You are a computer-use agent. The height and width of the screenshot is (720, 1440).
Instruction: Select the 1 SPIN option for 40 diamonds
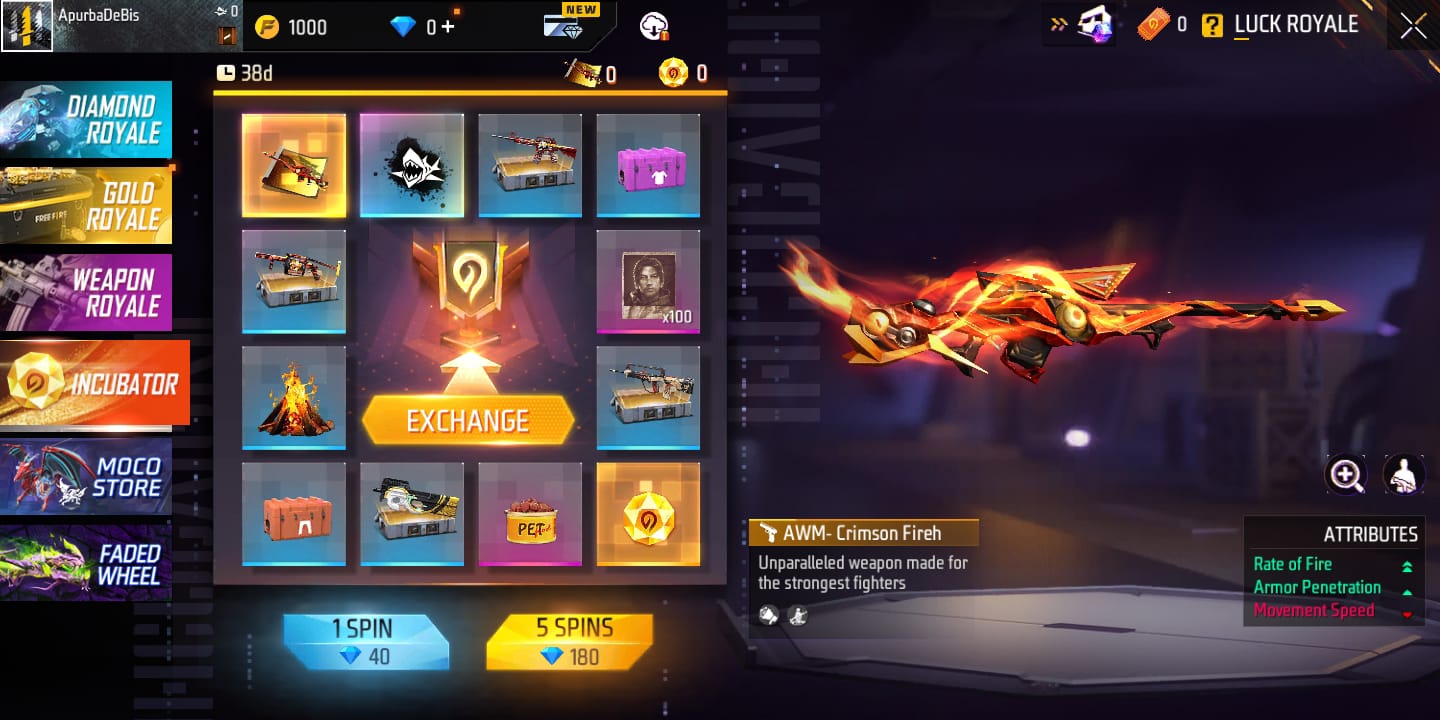point(367,640)
